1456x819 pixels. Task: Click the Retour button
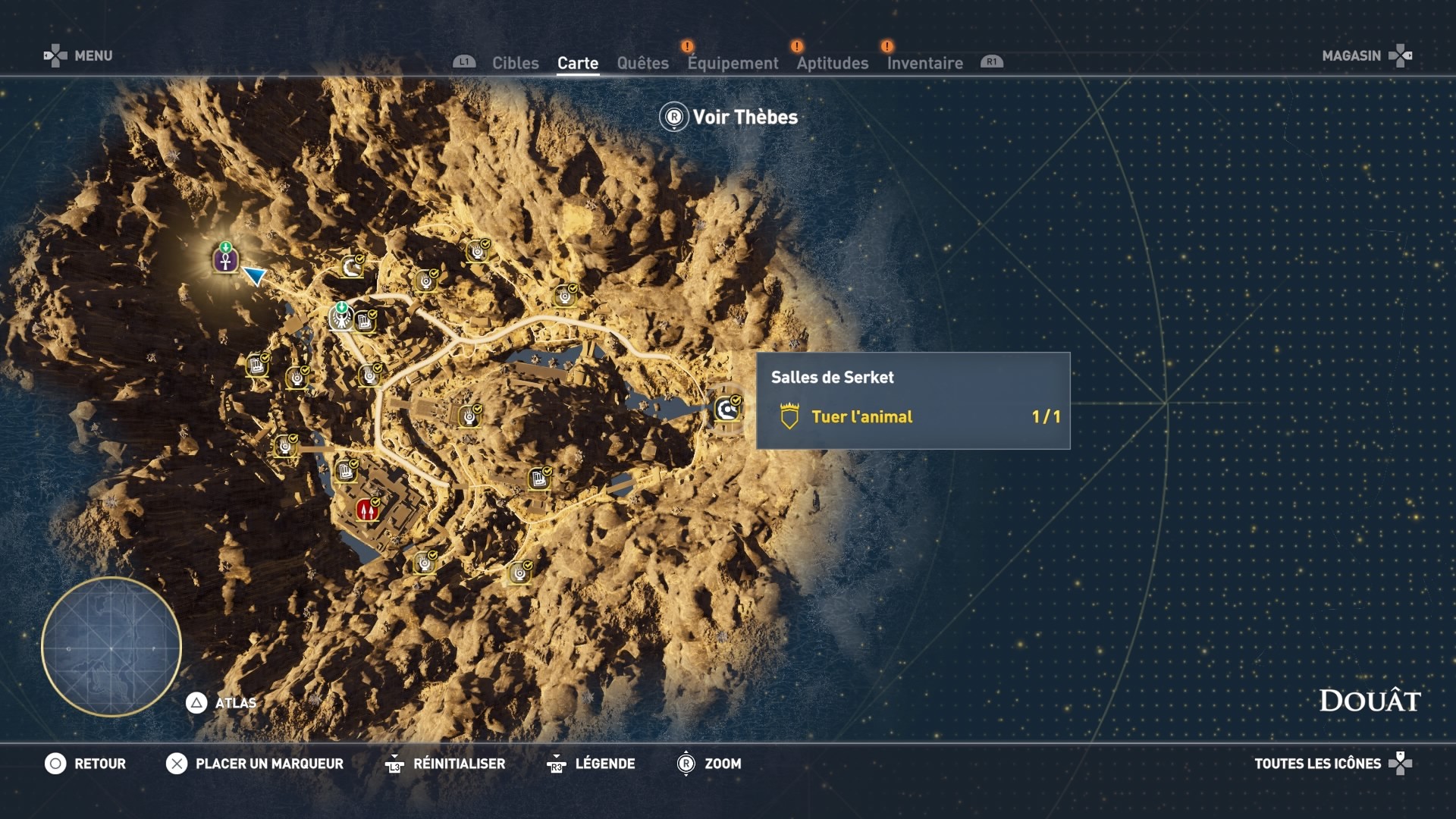[85, 764]
